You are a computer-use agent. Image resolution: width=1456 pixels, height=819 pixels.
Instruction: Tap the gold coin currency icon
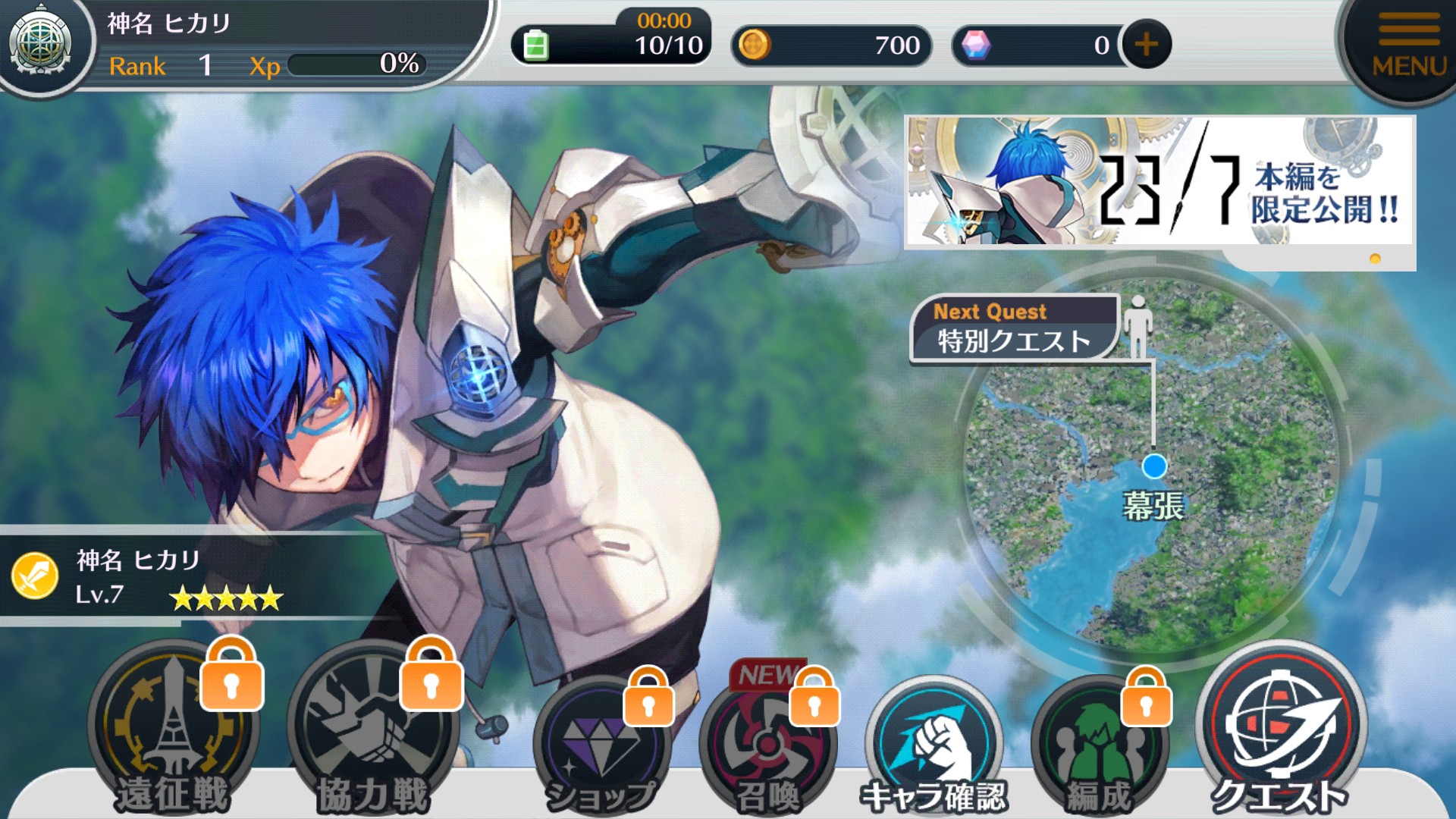click(x=754, y=45)
